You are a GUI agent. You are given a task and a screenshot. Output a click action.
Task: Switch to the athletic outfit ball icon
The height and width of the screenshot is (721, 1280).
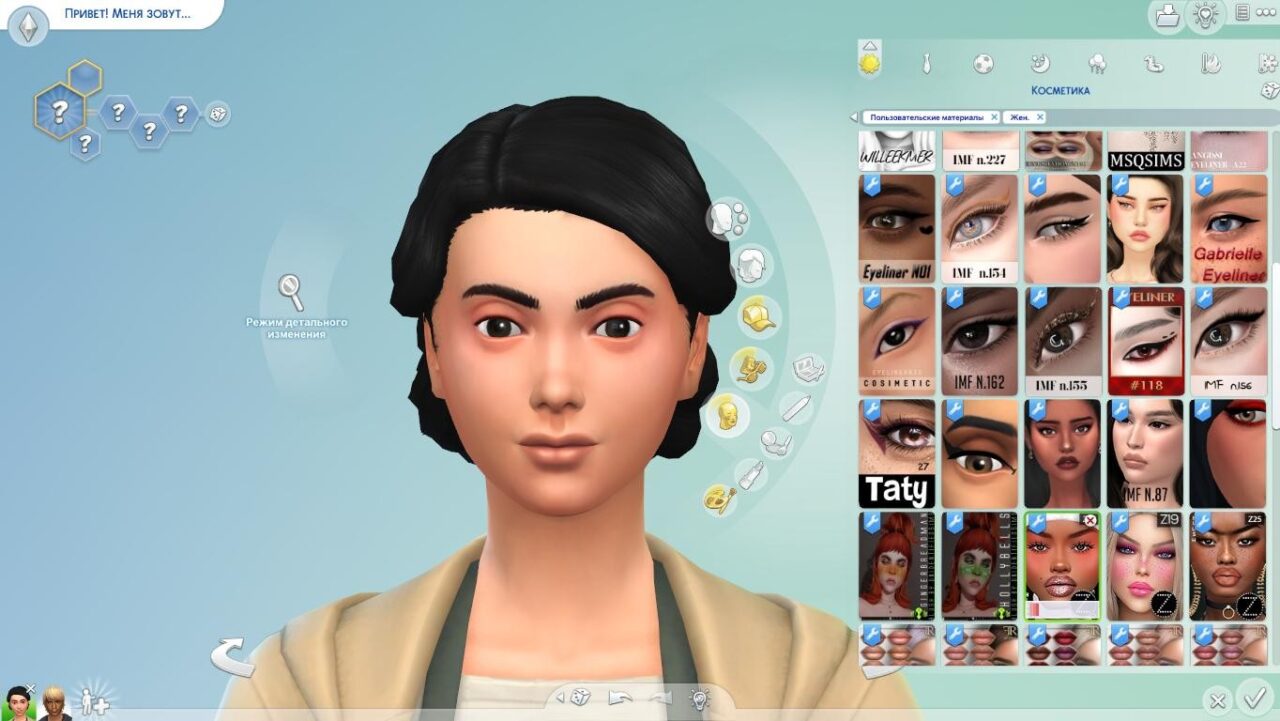point(983,64)
